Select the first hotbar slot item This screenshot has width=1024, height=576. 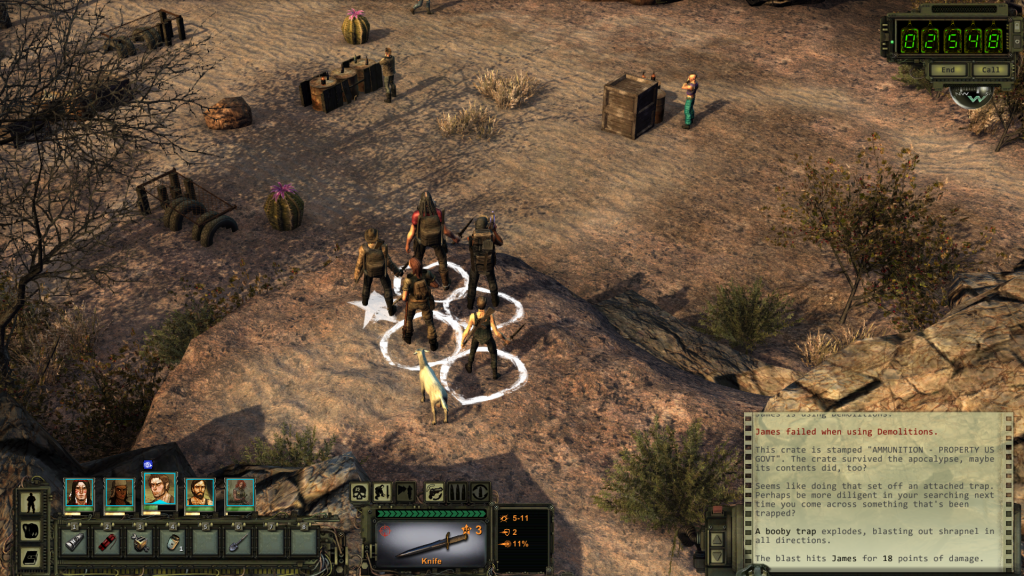(x=75, y=542)
